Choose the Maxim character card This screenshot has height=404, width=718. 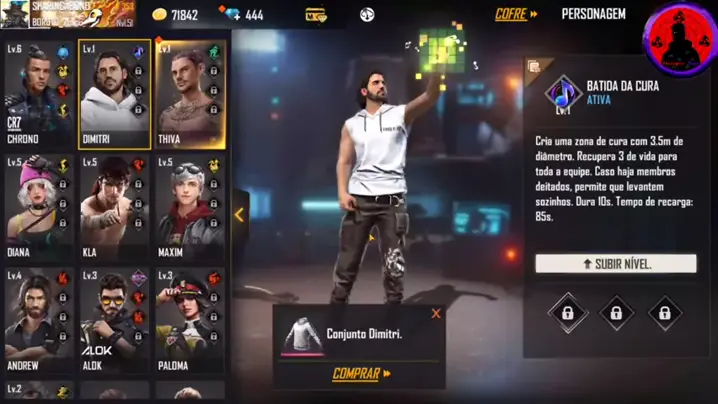(189, 208)
